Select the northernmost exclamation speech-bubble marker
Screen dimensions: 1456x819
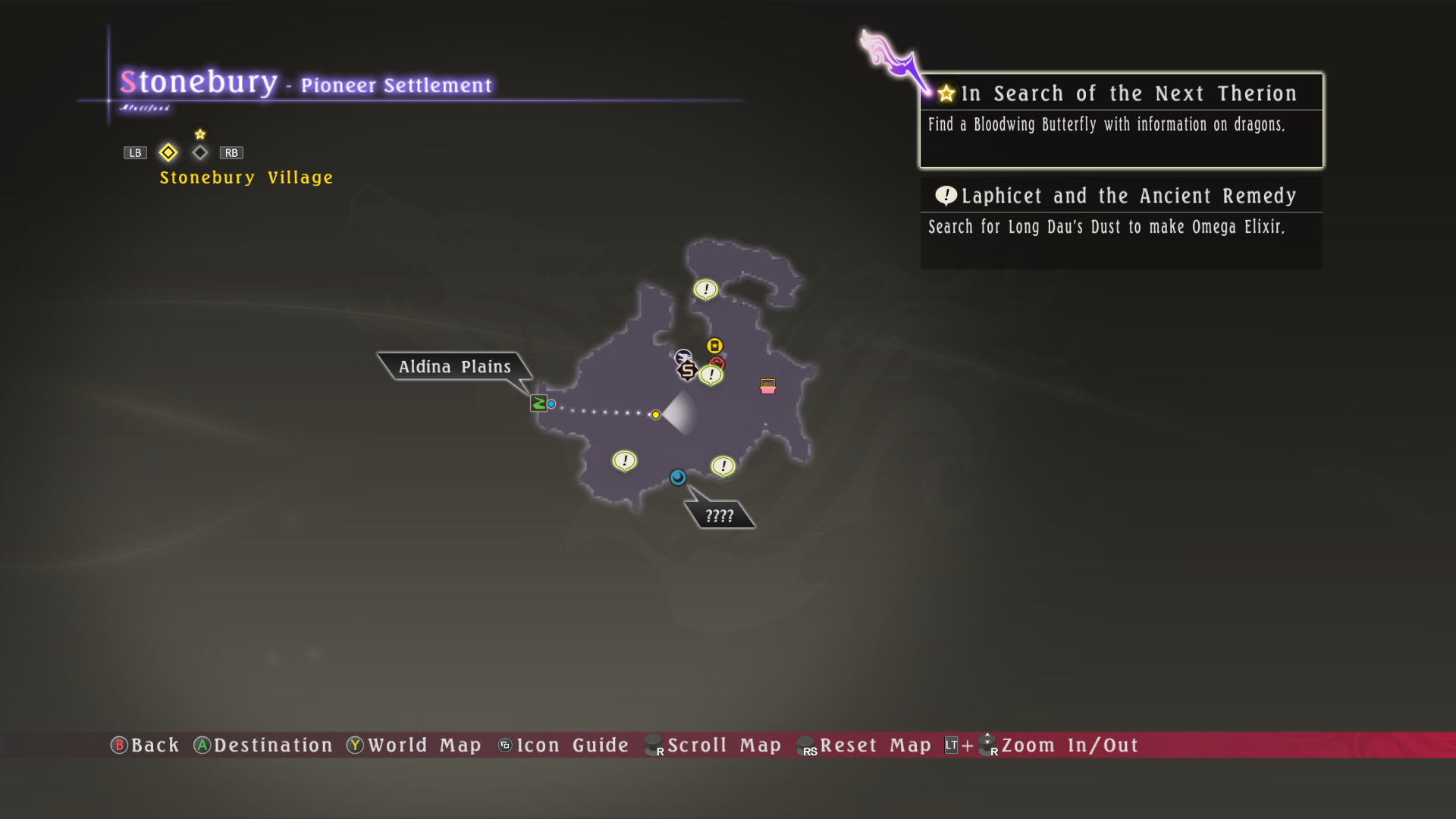pos(705,289)
